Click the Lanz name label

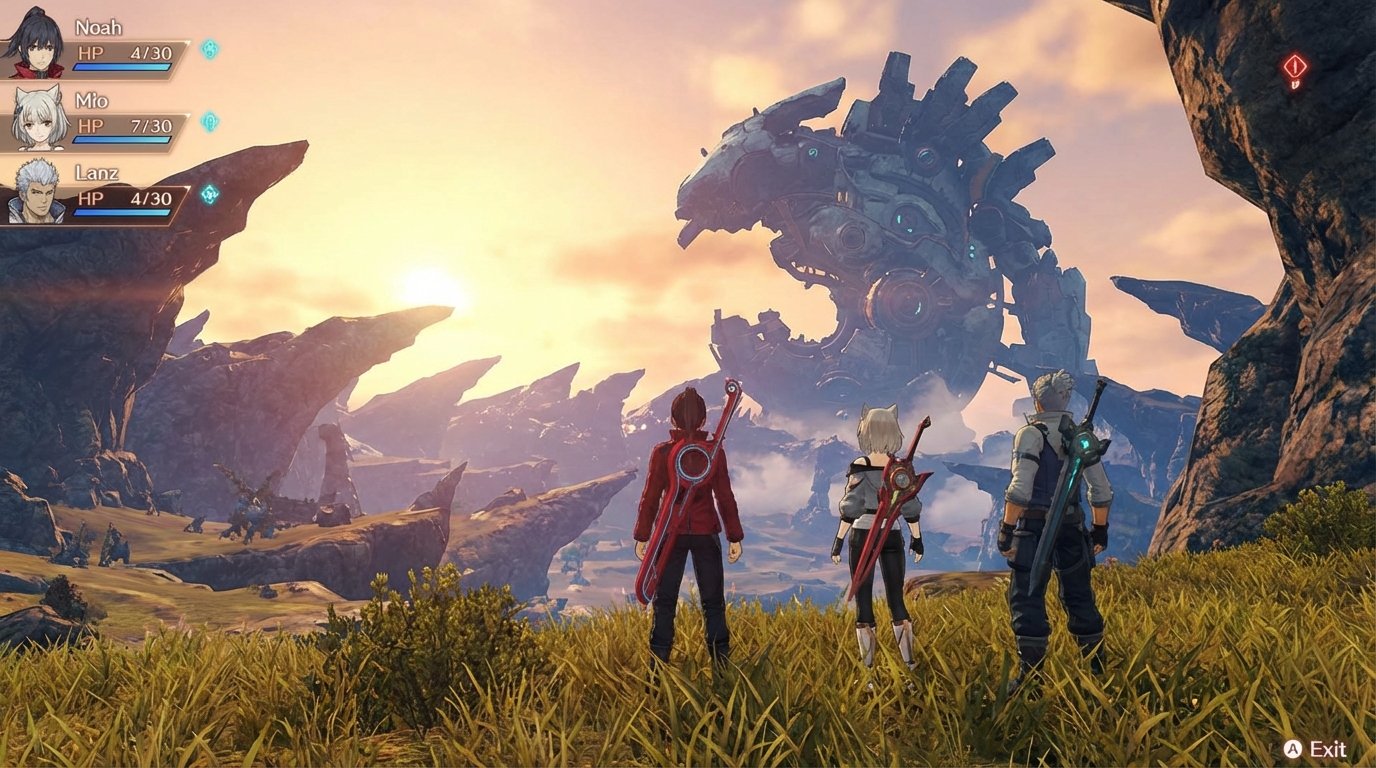(x=96, y=173)
